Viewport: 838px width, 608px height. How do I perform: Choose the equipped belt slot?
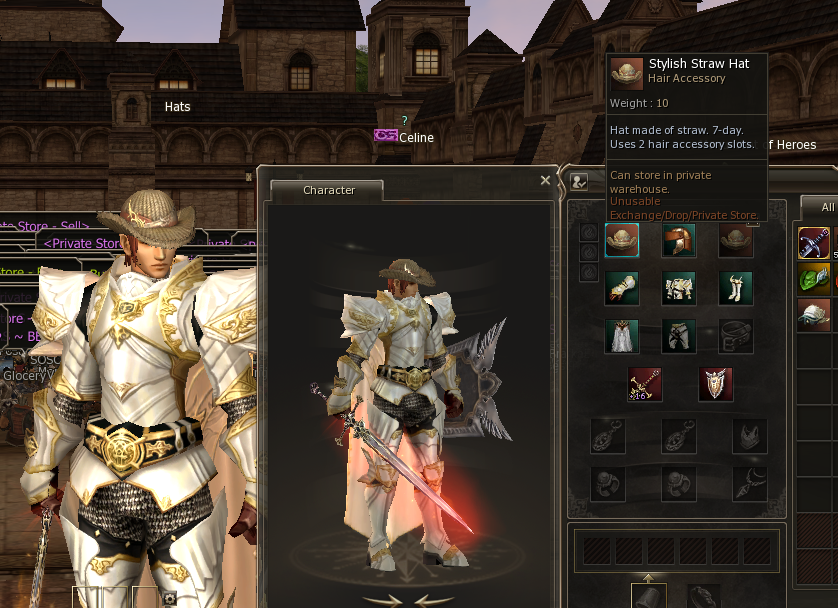pos(736,336)
